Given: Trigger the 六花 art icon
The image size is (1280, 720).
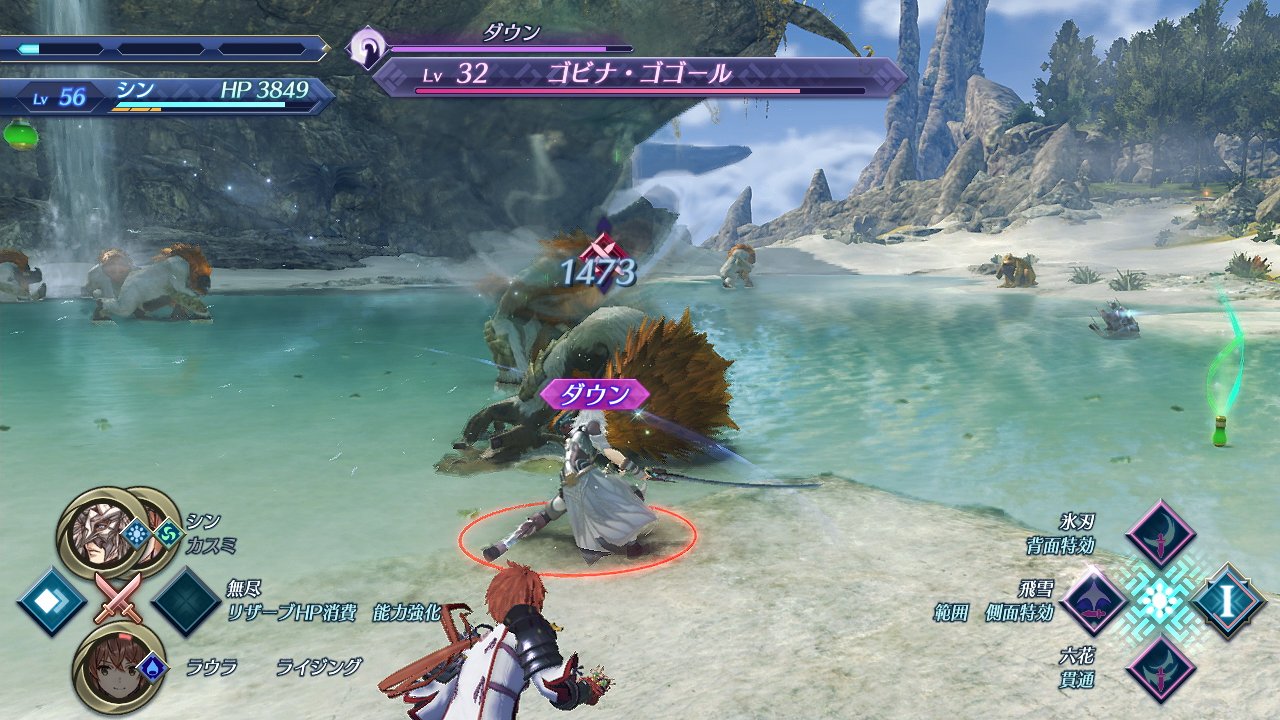Looking at the screenshot, I should (x=1160, y=667).
